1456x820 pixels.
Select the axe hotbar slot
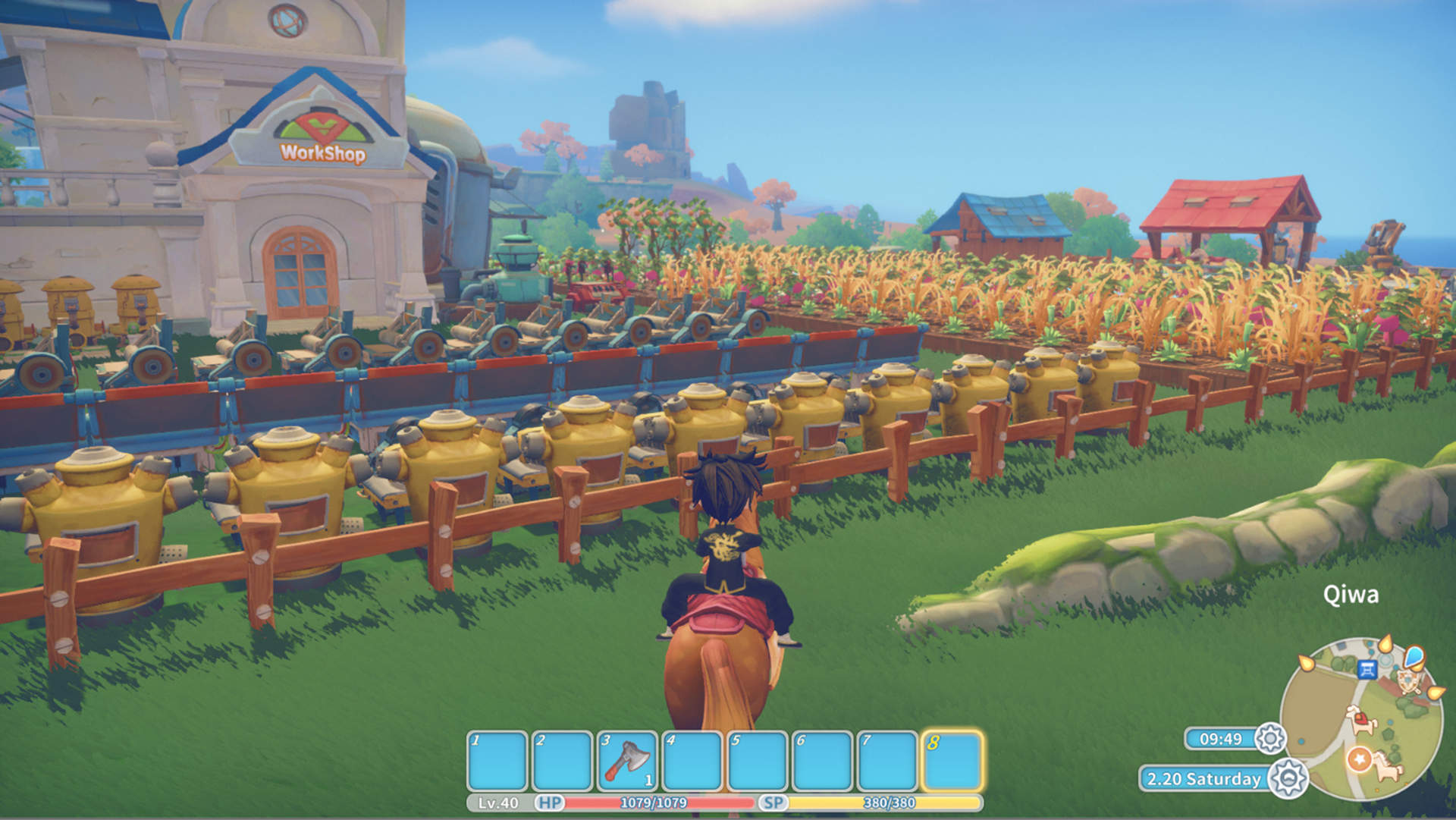[627, 761]
